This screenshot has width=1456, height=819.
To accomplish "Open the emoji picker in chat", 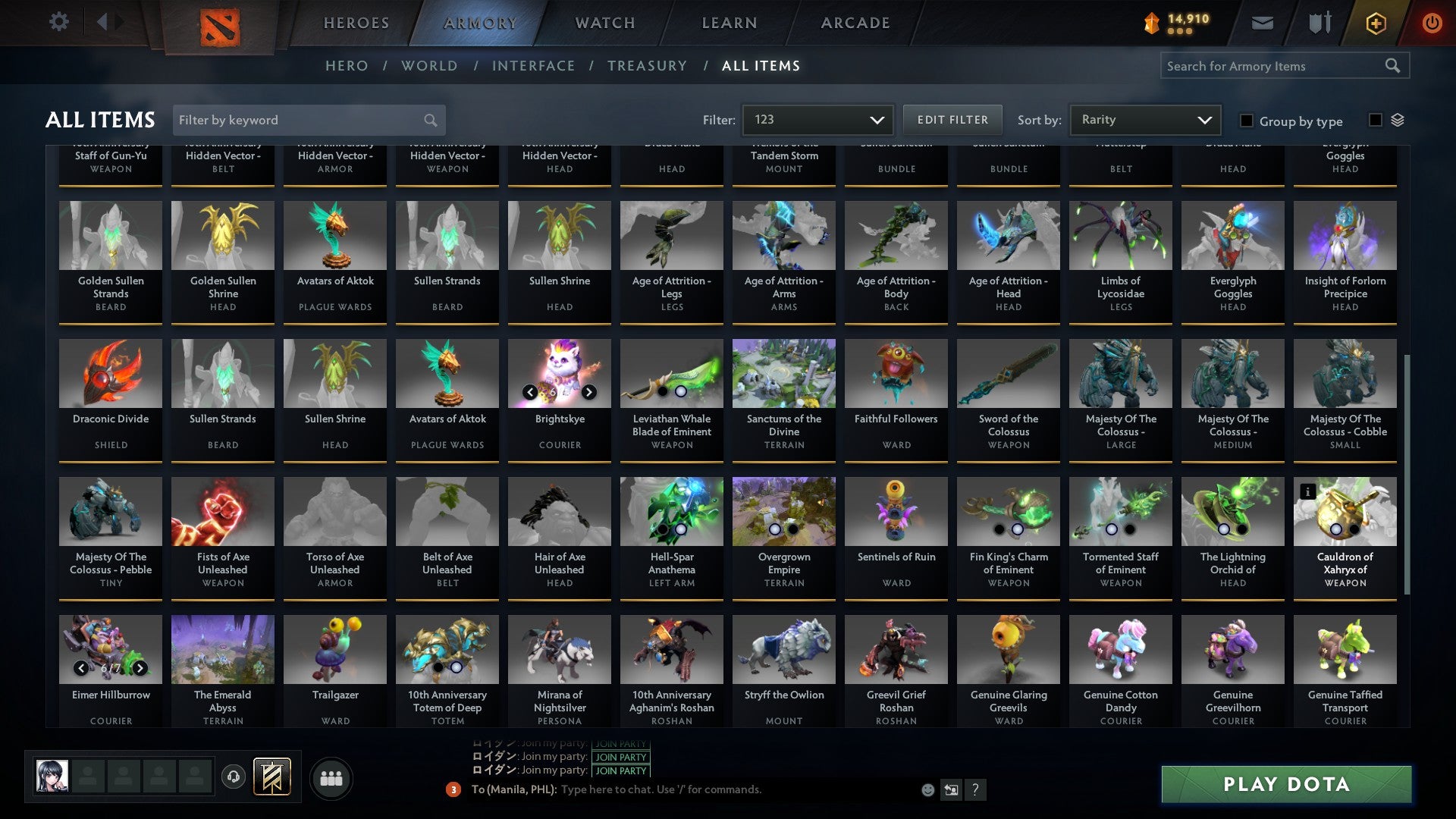I will coord(927,789).
